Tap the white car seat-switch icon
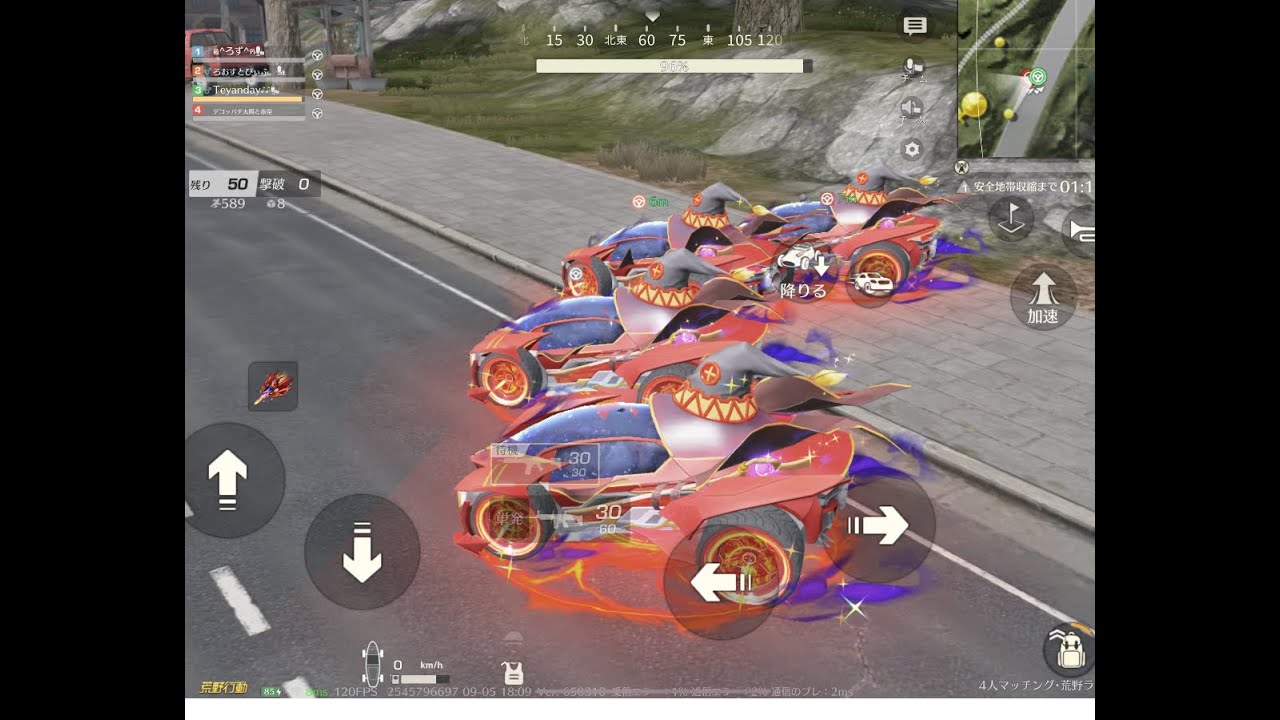 (872, 283)
